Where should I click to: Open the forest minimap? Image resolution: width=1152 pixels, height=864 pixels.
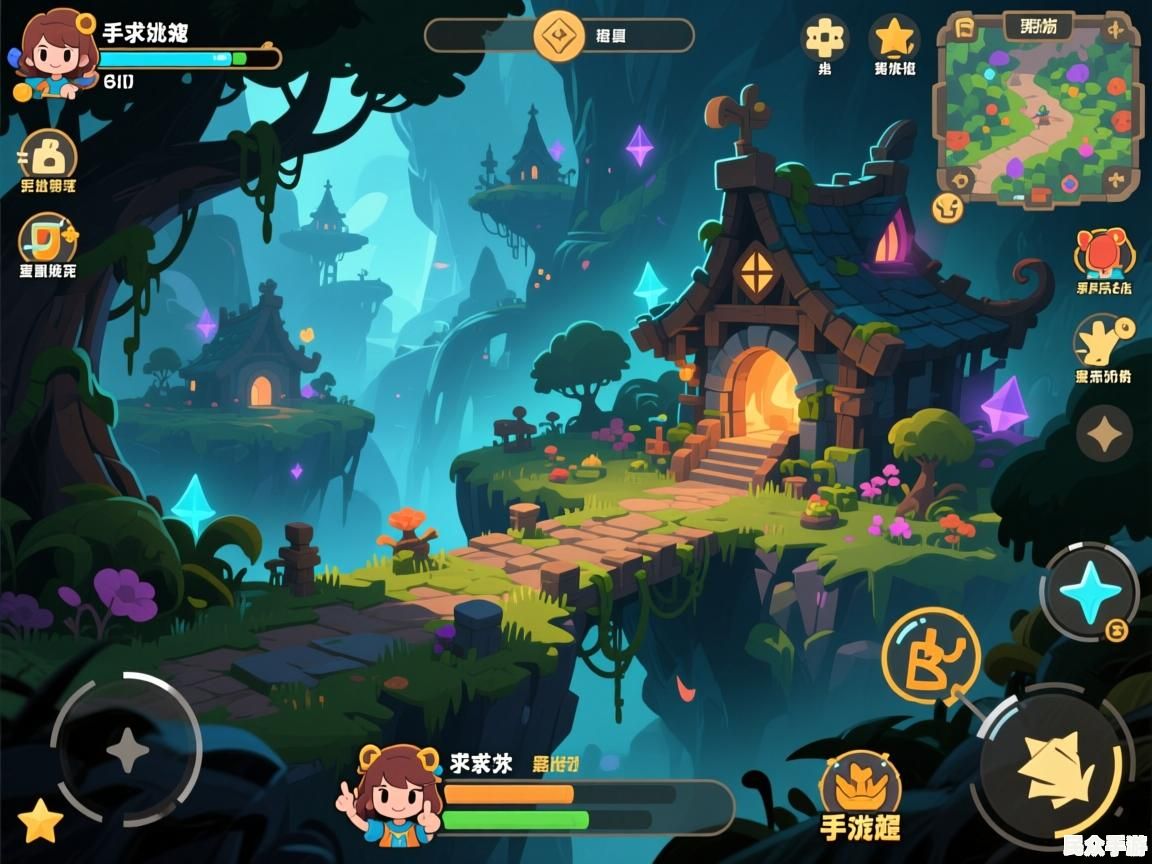tap(1036, 107)
